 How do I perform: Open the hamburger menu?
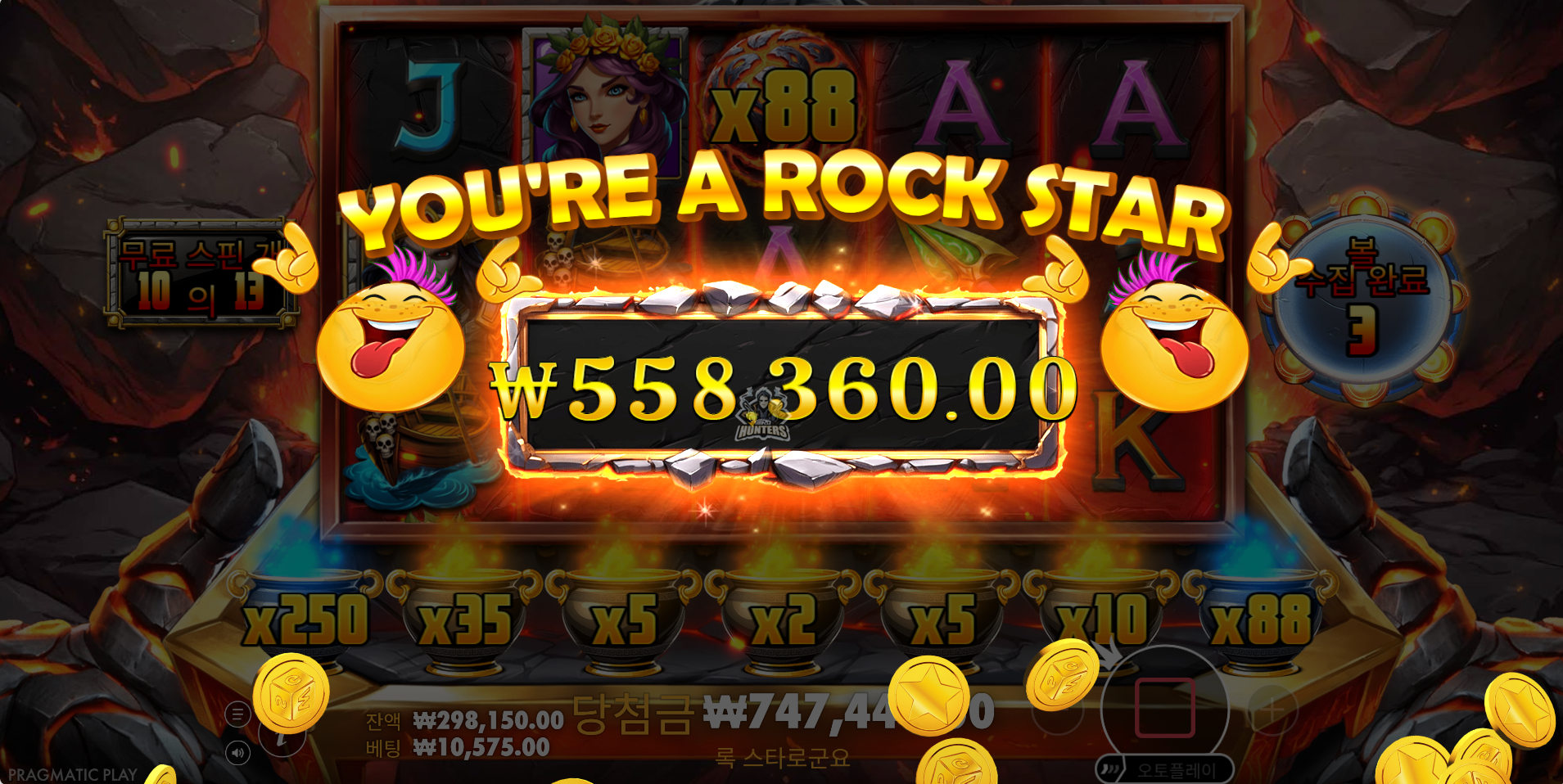click(x=237, y=714)
